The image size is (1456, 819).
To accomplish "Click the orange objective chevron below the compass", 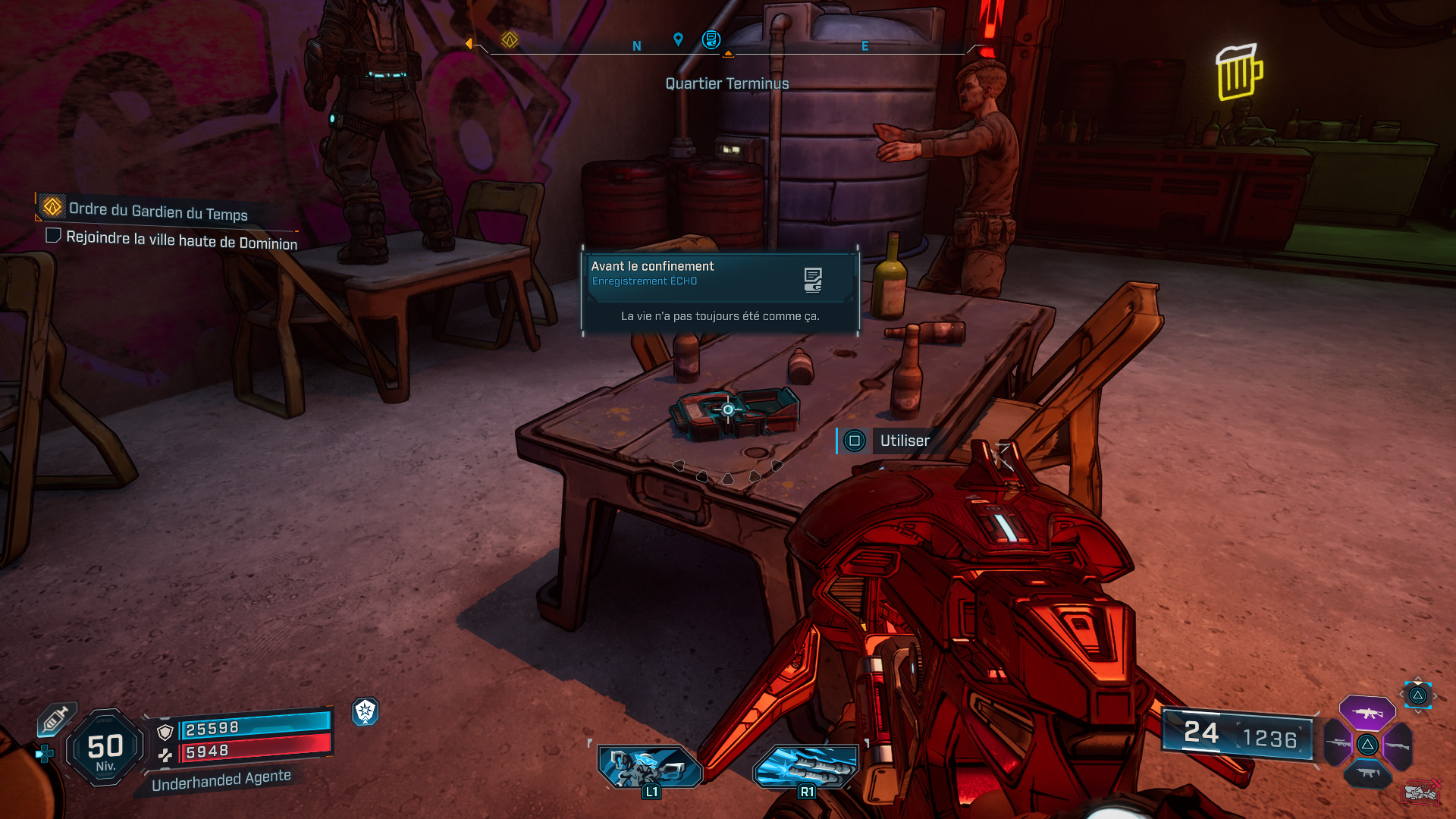I will (729, 53).
